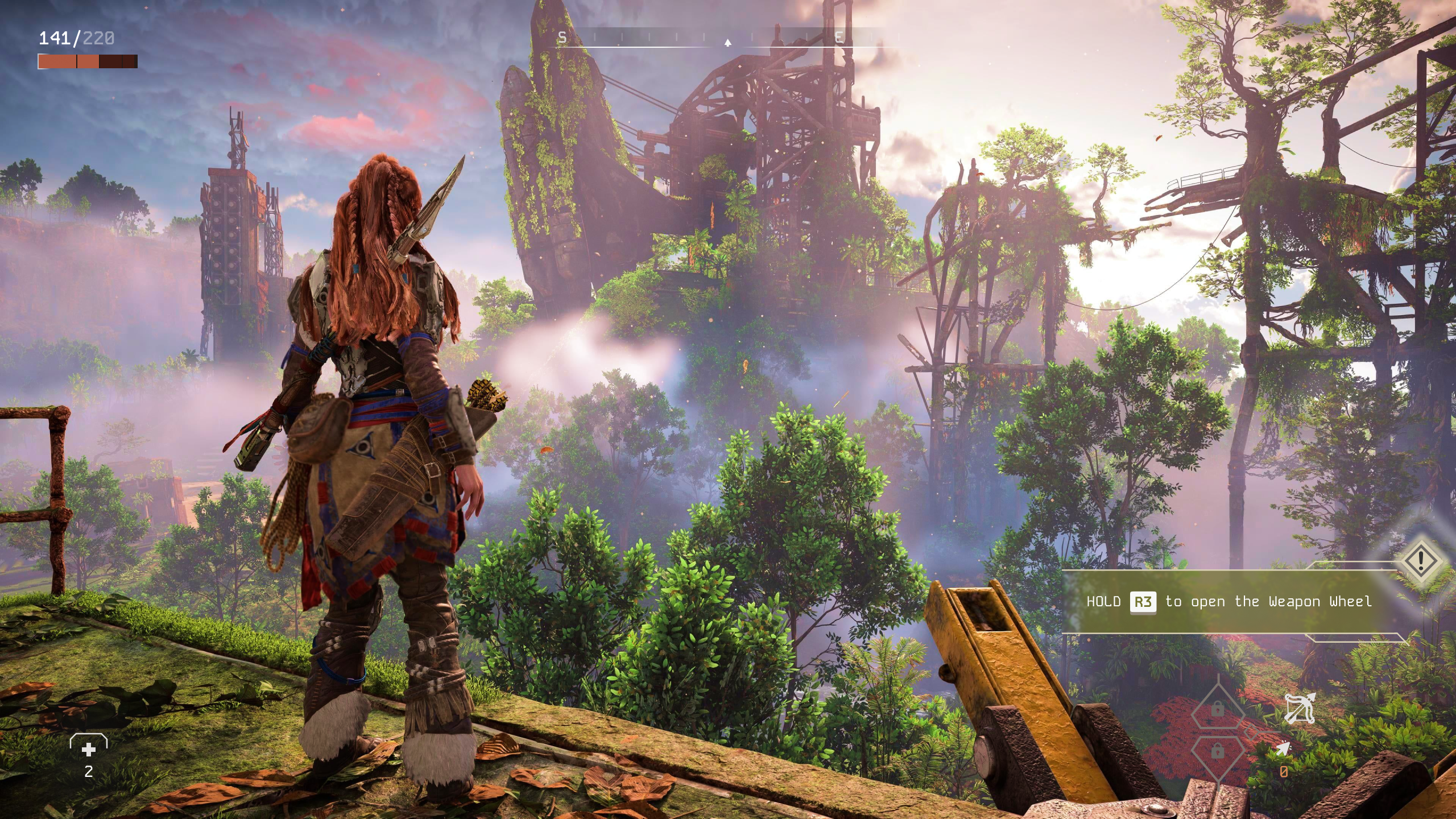
Task: Click the arrow ammo type icon
Action: tap(1283, 750)
